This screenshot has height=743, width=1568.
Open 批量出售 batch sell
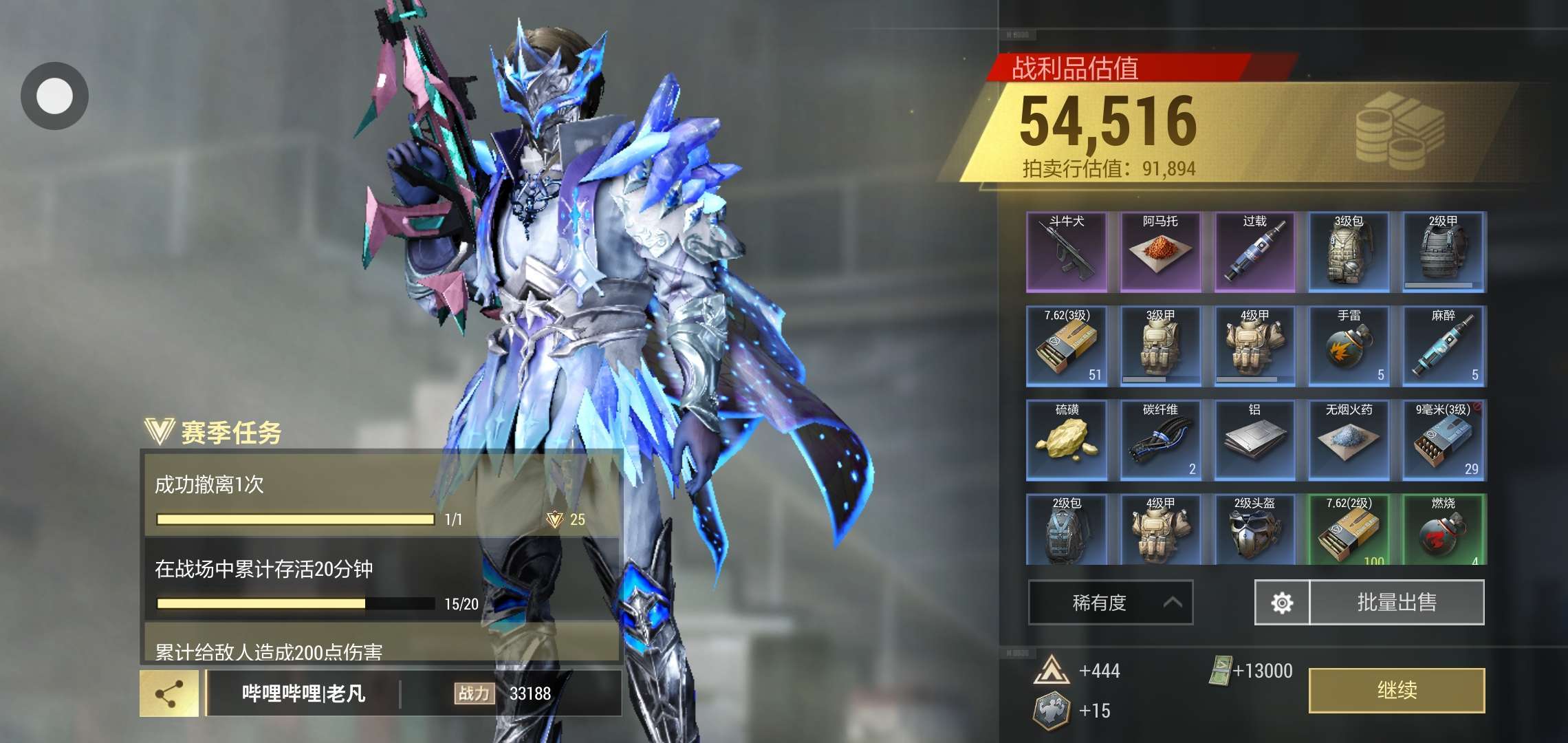click(x=1397, y=603)
